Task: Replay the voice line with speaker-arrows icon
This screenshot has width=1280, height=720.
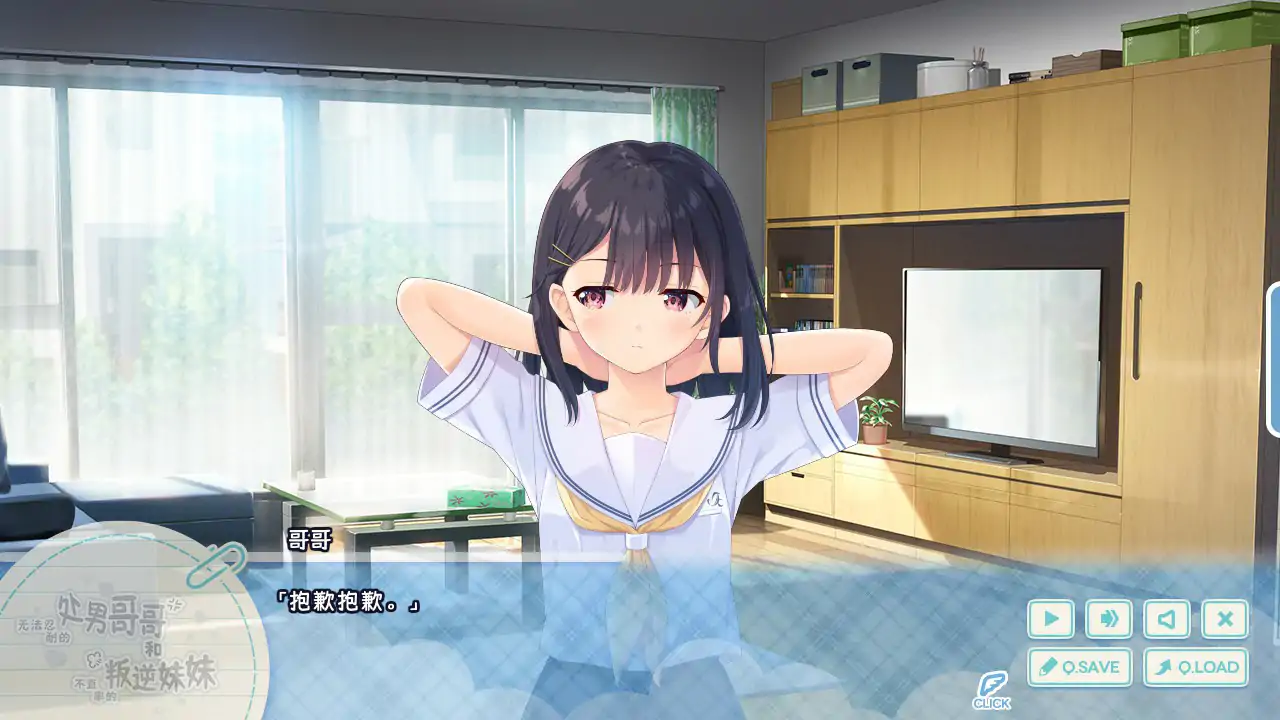Action: coord(1108,620)
